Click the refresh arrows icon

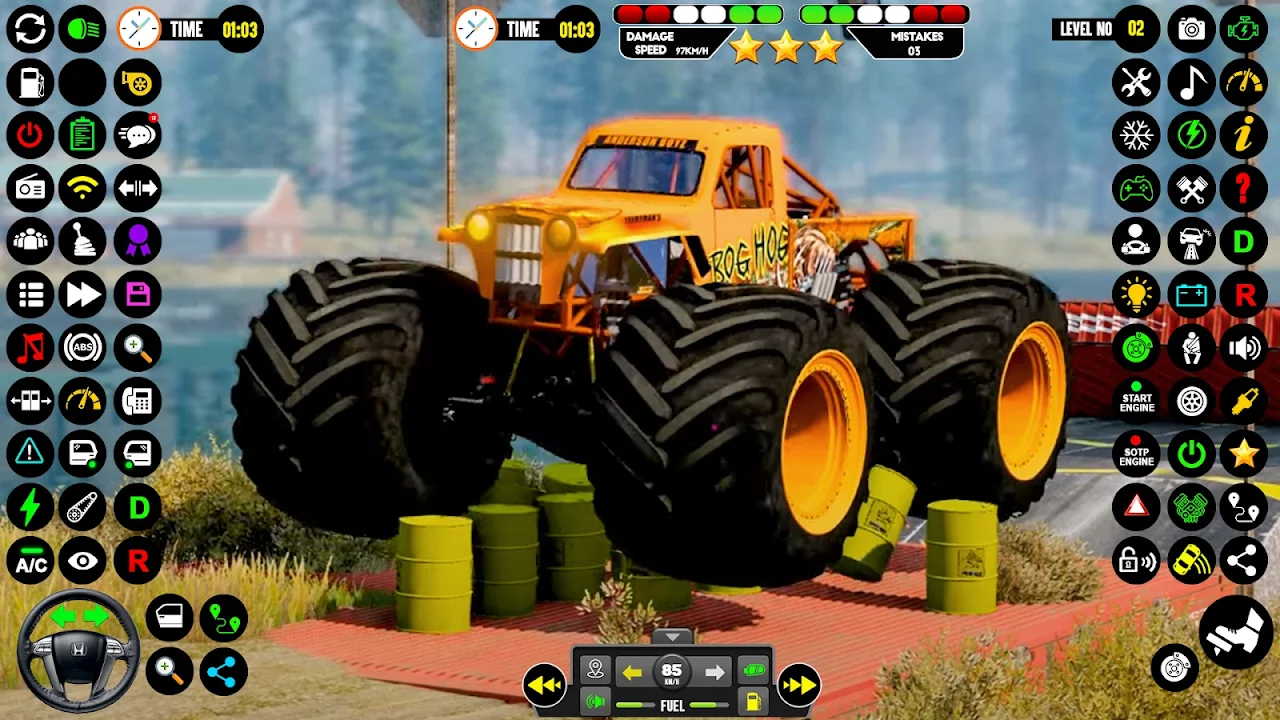point(30,29)
